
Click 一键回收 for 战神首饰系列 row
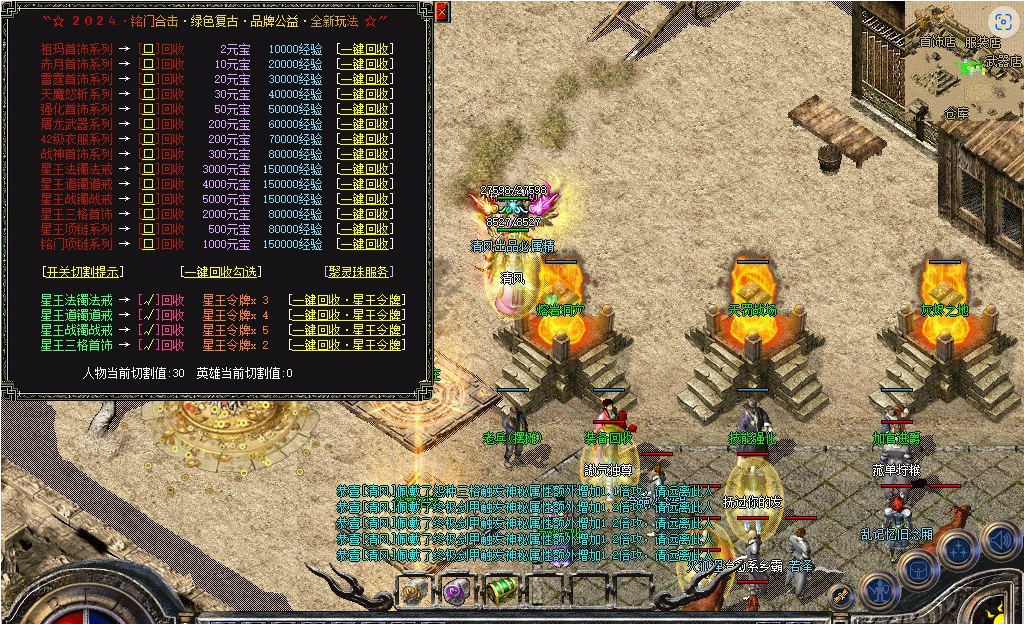point(365,154)
